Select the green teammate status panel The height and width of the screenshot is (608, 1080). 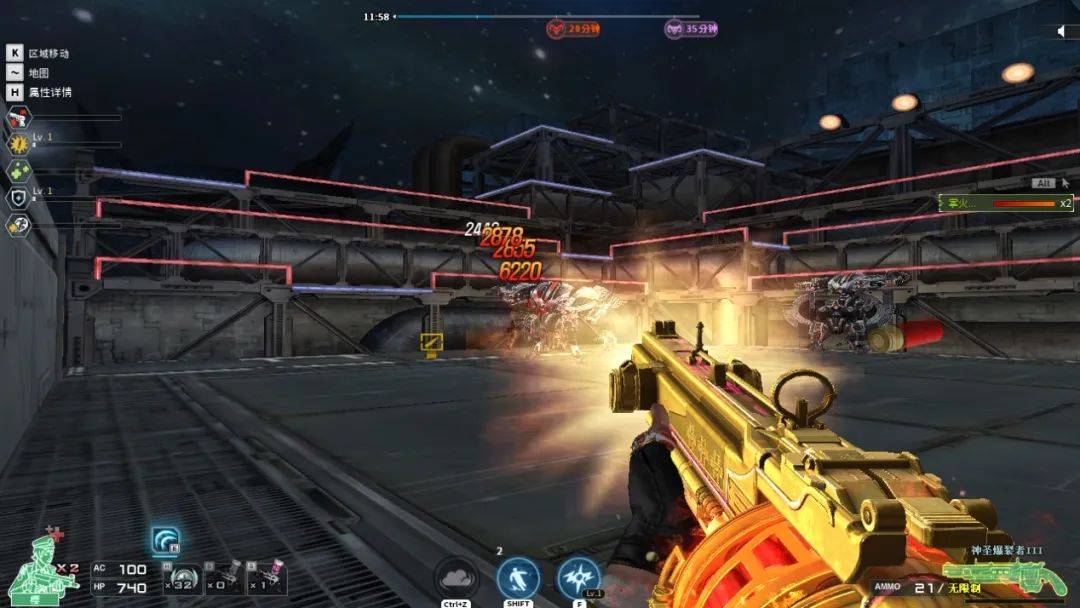(1005, 203)
